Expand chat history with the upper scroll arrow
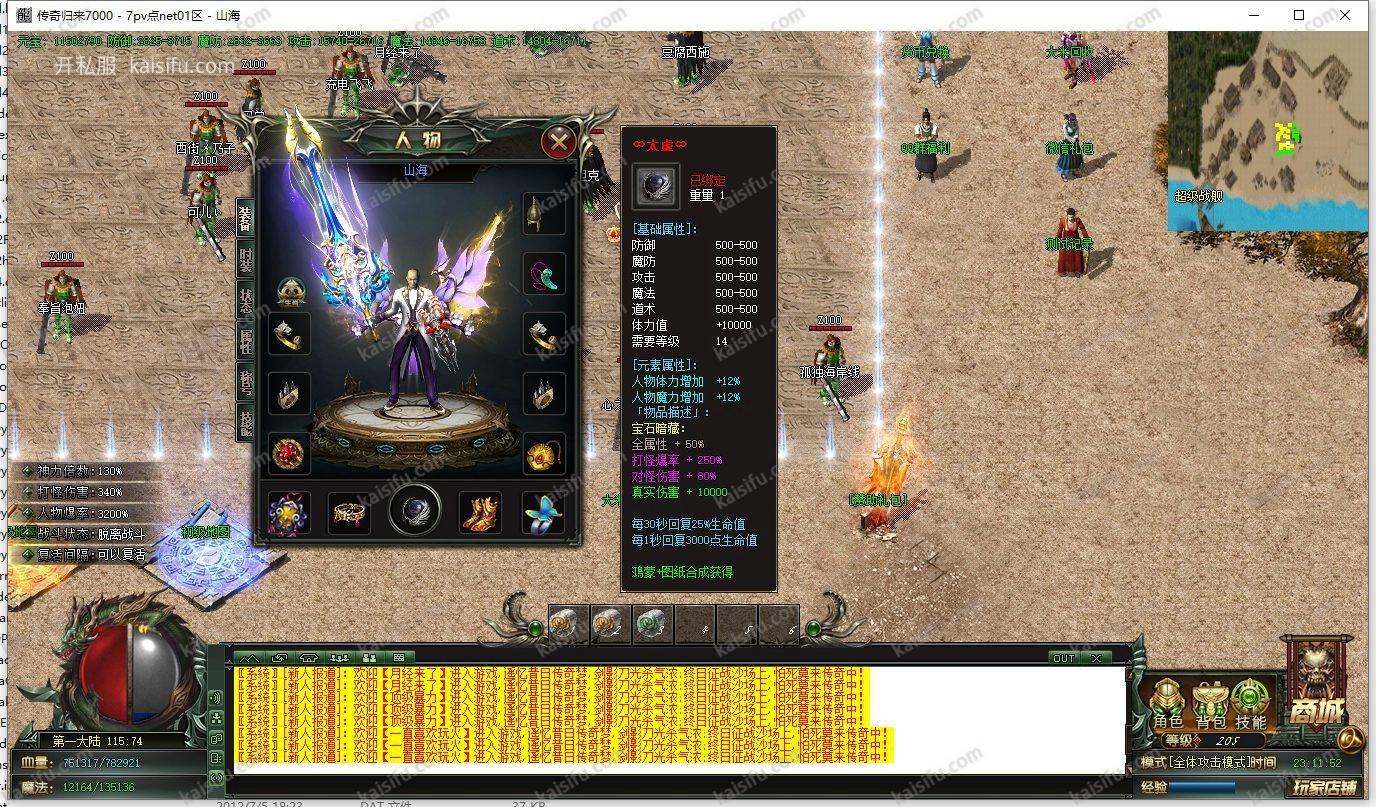The image size is (1376, 807). [x=229, y=662]
